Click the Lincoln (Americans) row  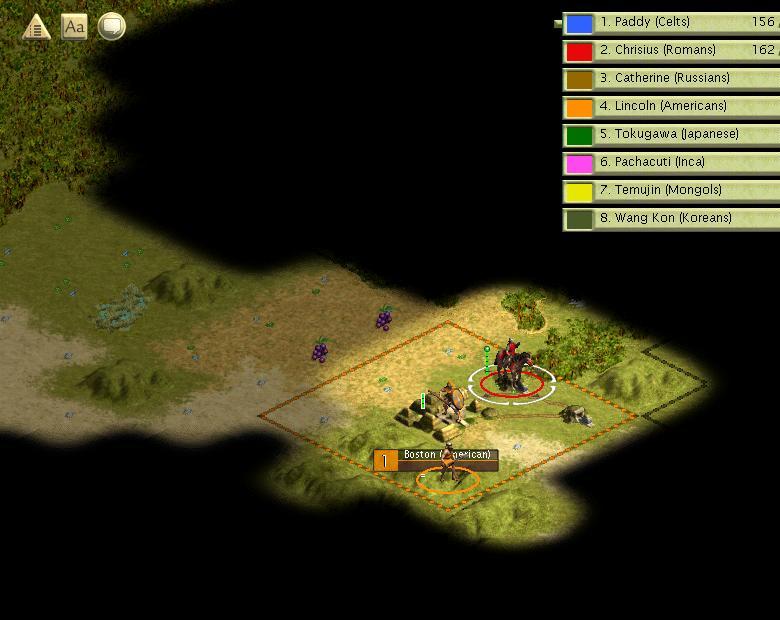(x=670, y=106)
